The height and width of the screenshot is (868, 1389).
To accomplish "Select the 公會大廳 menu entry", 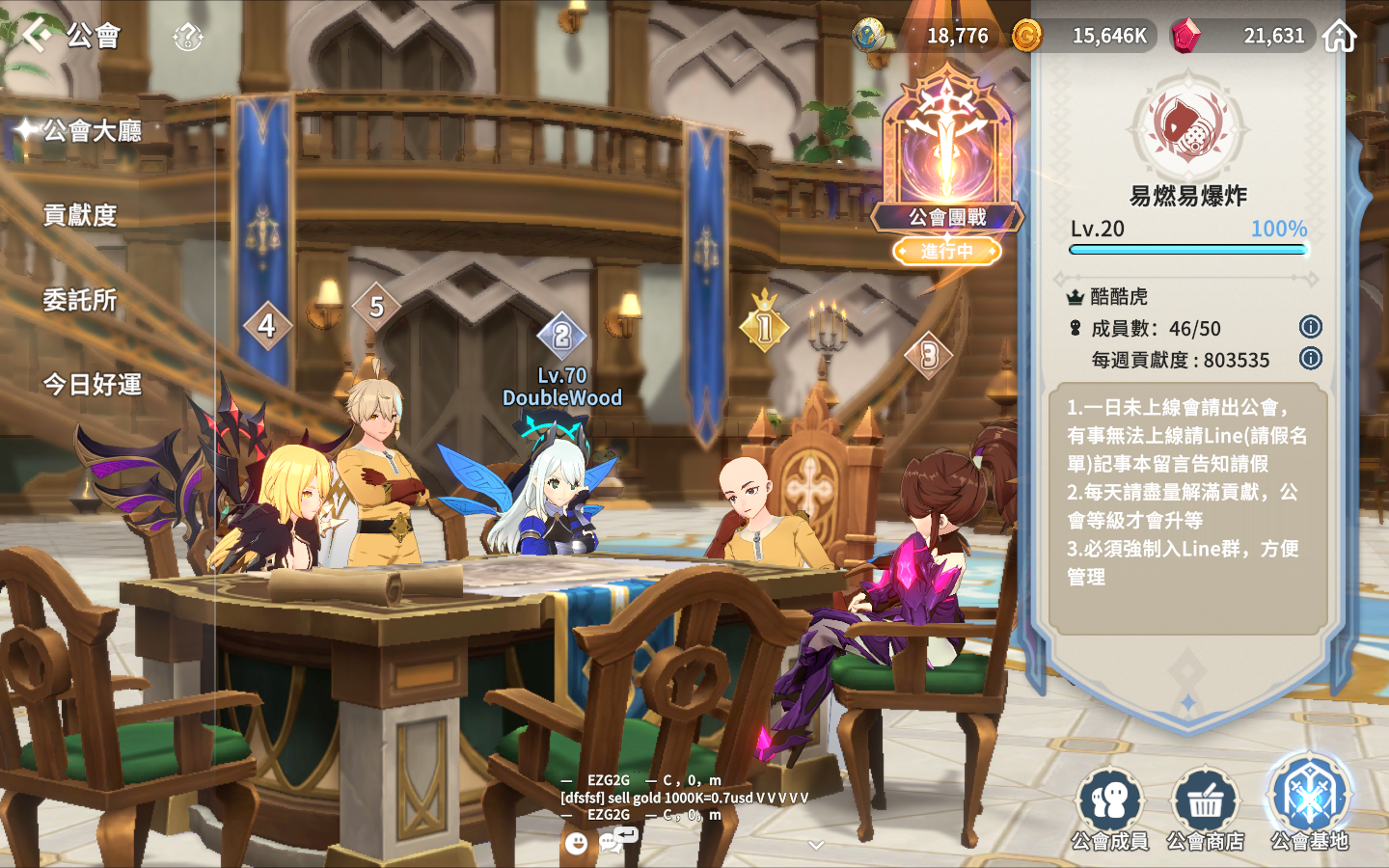I will click(x=92, y=130).
